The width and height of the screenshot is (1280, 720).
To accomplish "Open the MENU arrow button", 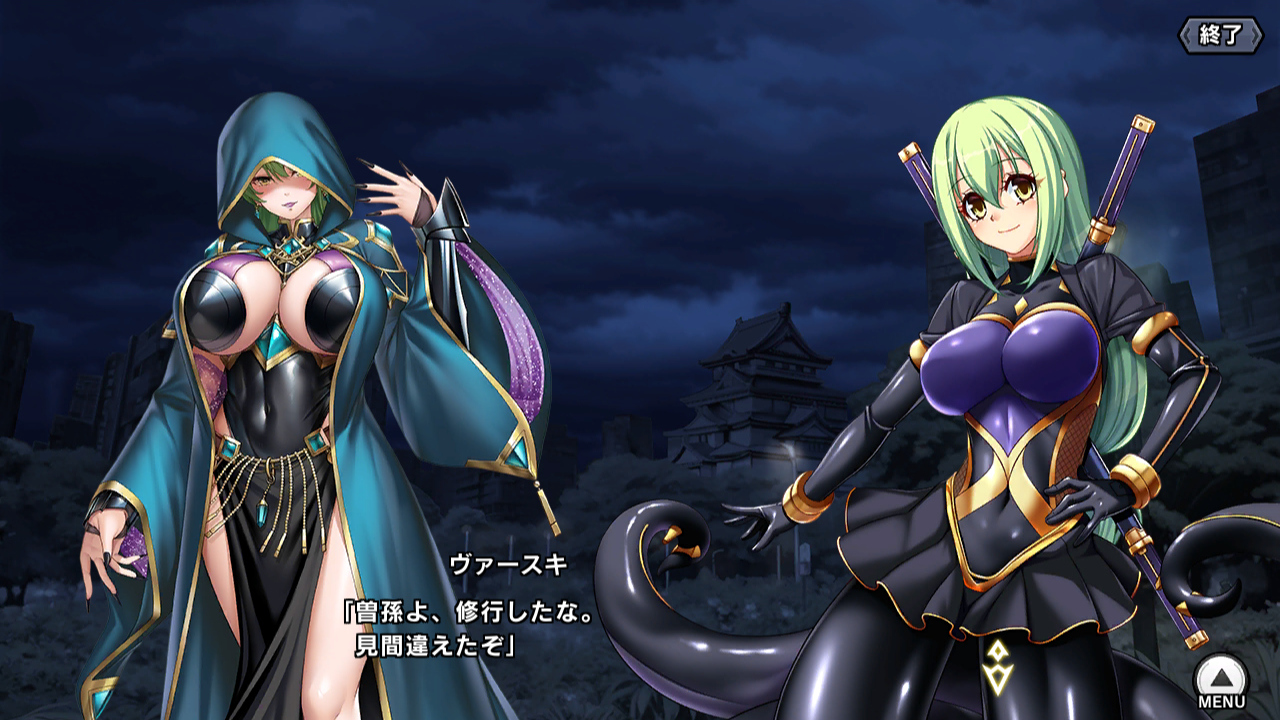I will [x=1221, y=677].
